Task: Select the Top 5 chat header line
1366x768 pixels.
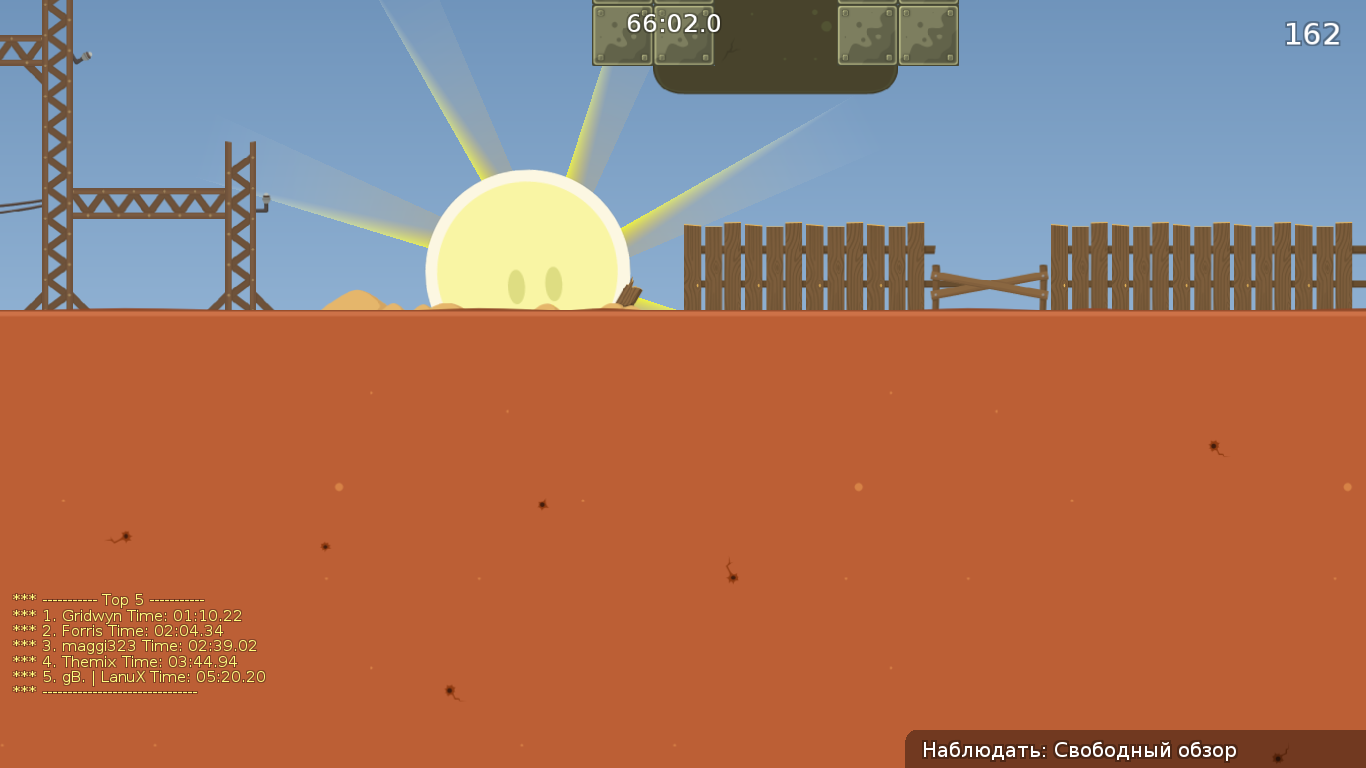Action: coord(110,601)
